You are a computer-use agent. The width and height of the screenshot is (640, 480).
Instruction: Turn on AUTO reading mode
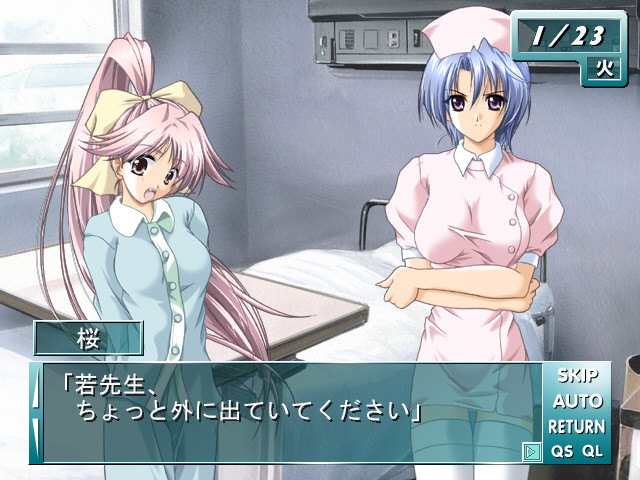(577, 401)
